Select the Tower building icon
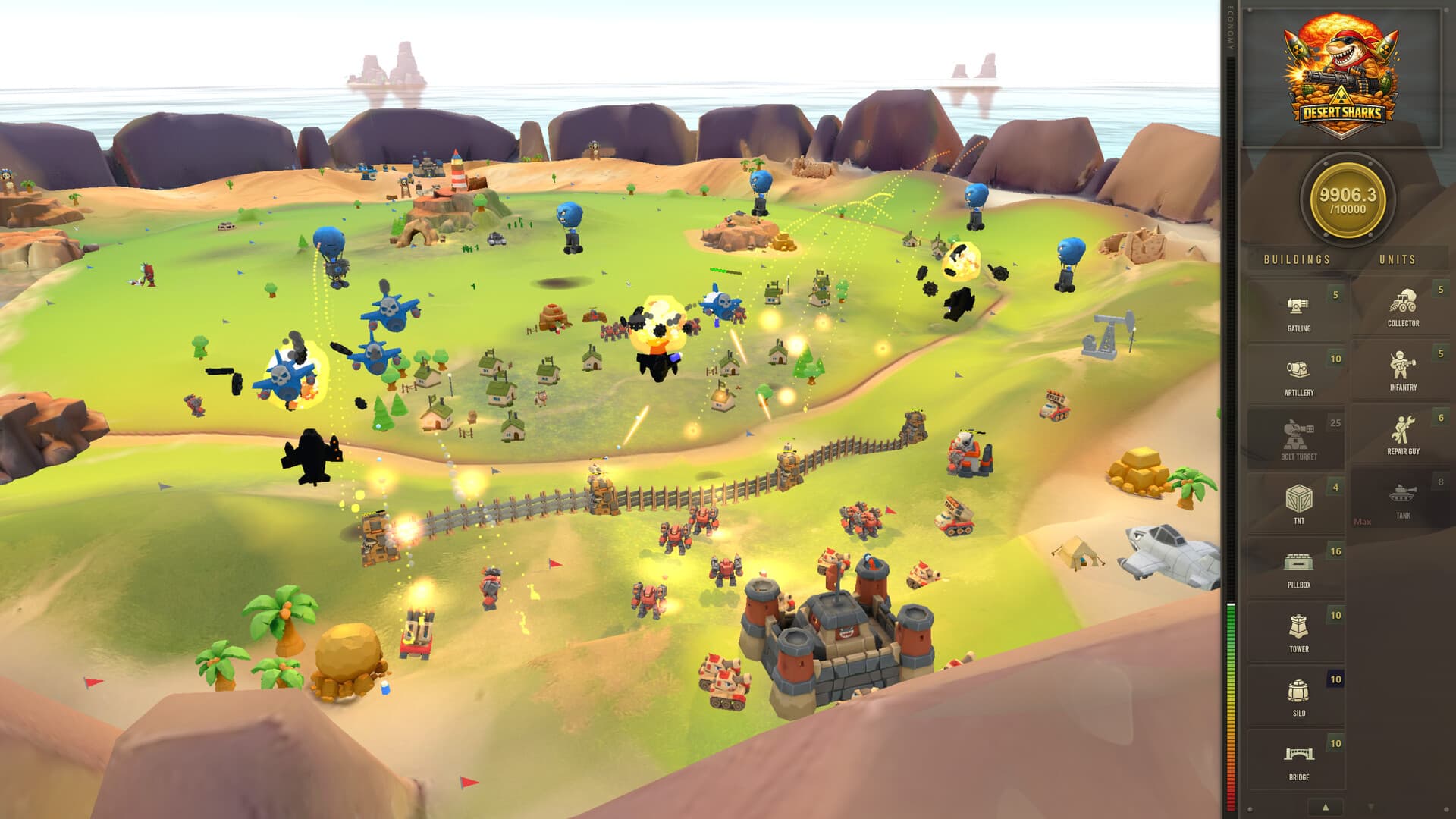 (x=1298, y=628)
